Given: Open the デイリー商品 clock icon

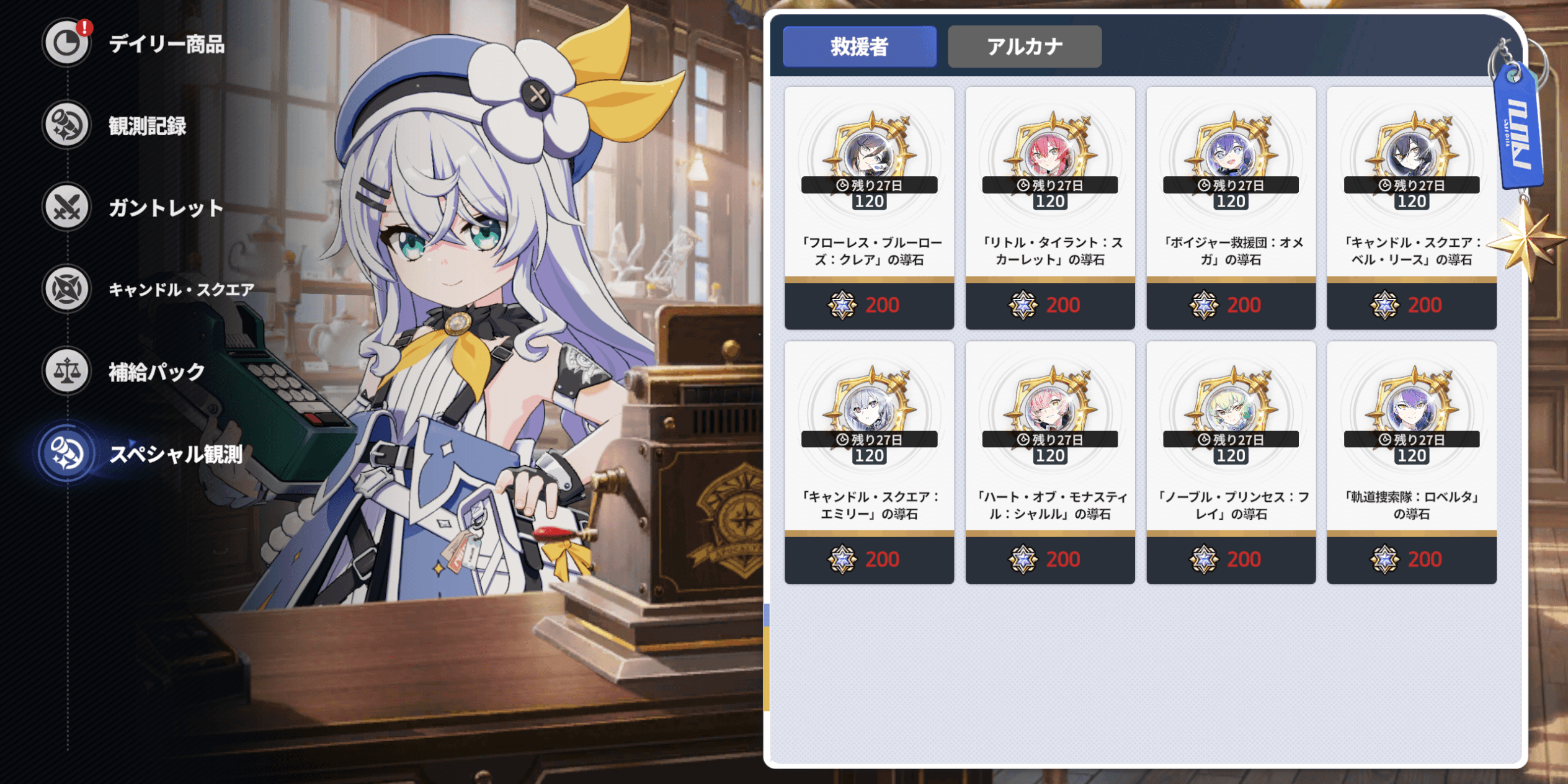Looking at the screenshot, I should 66,43.
